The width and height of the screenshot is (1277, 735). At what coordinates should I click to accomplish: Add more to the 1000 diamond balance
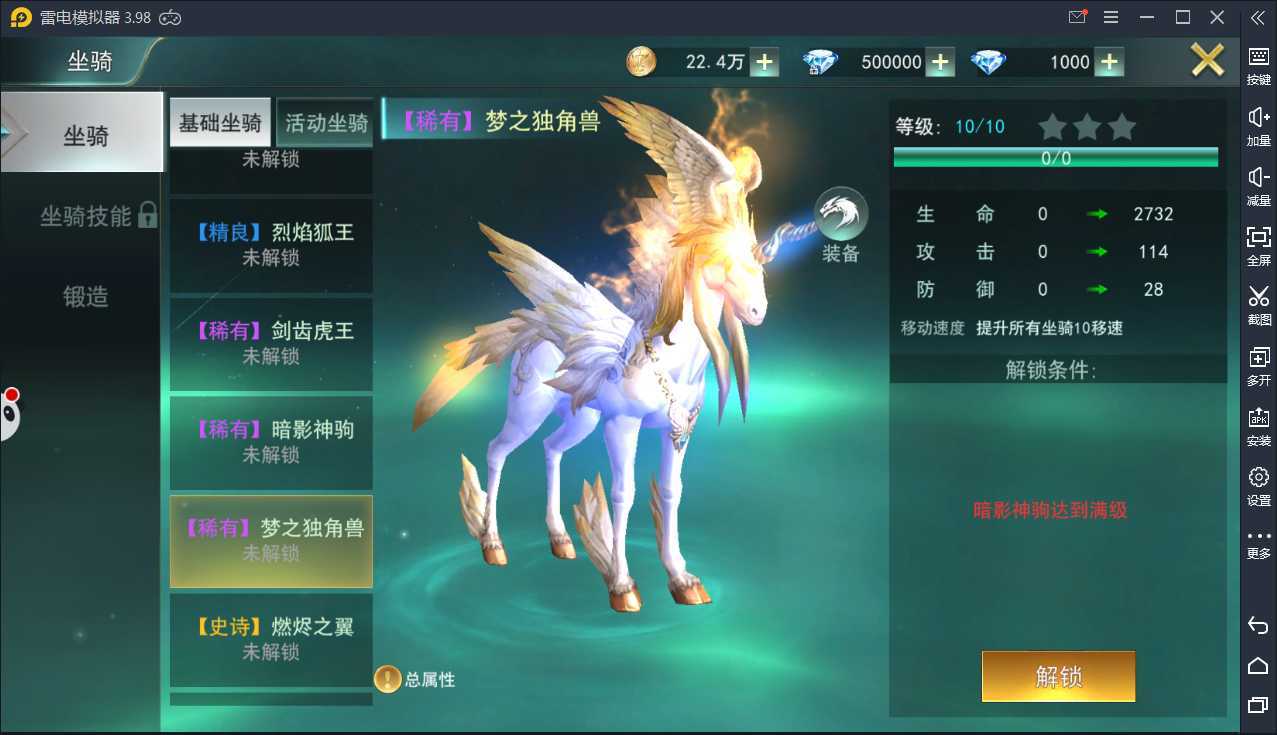click(x=1108, y=62)
